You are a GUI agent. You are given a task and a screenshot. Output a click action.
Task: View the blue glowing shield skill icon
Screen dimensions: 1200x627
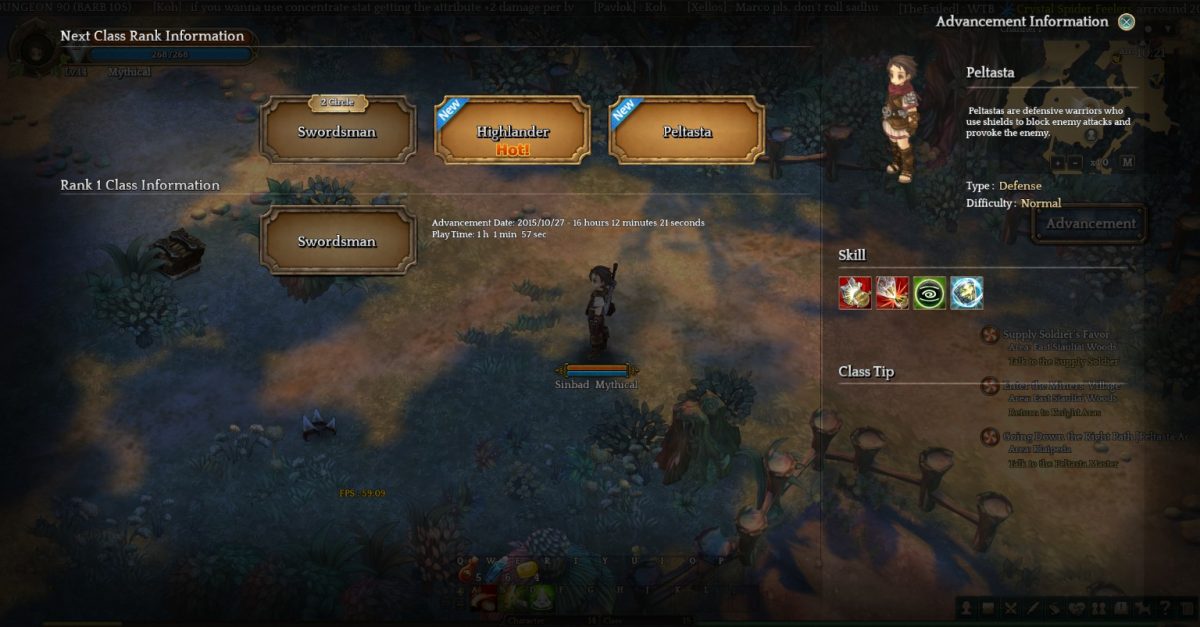[966, 292]
